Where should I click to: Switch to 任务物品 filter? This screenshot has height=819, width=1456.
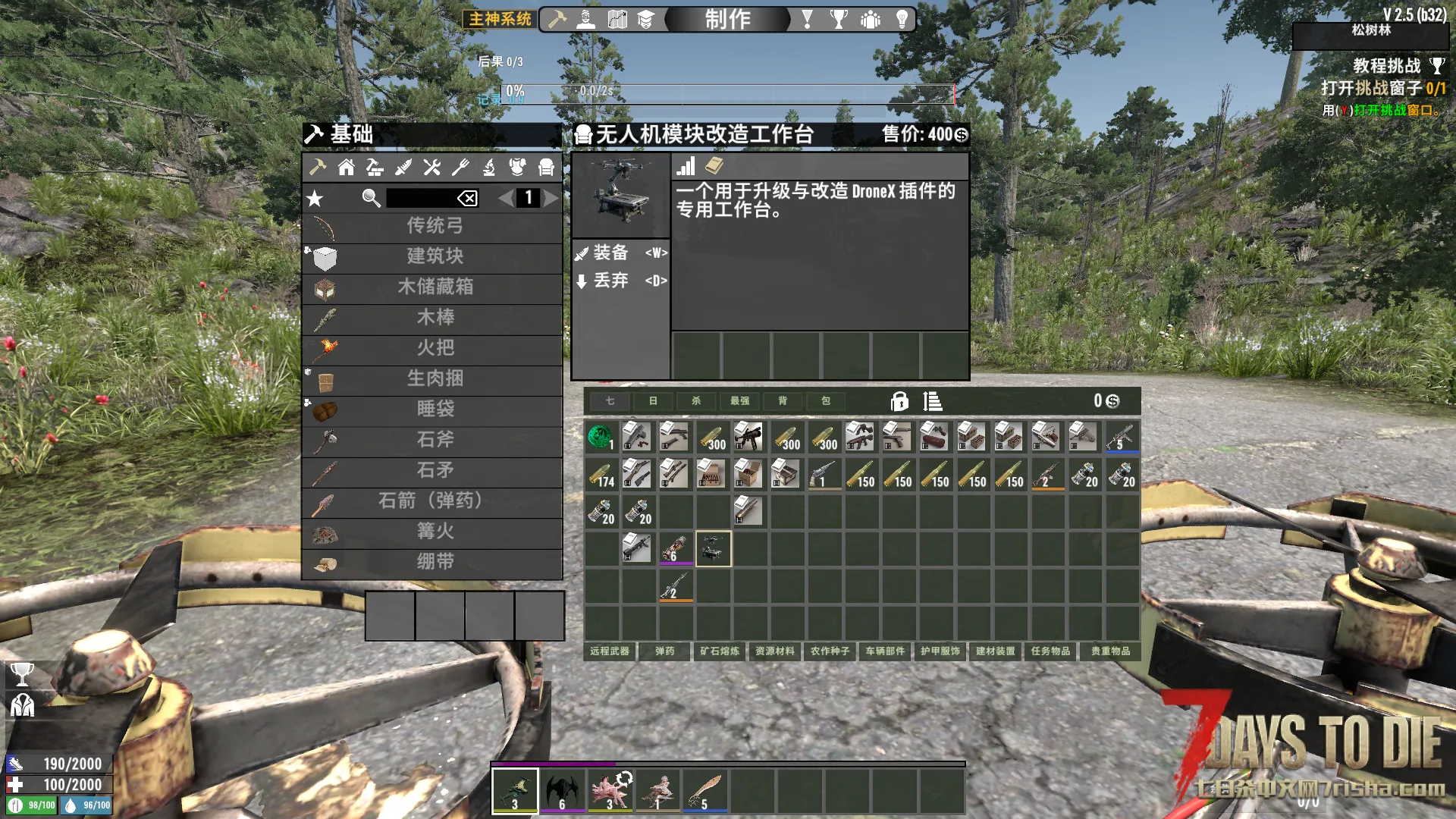pos(1050,651)
